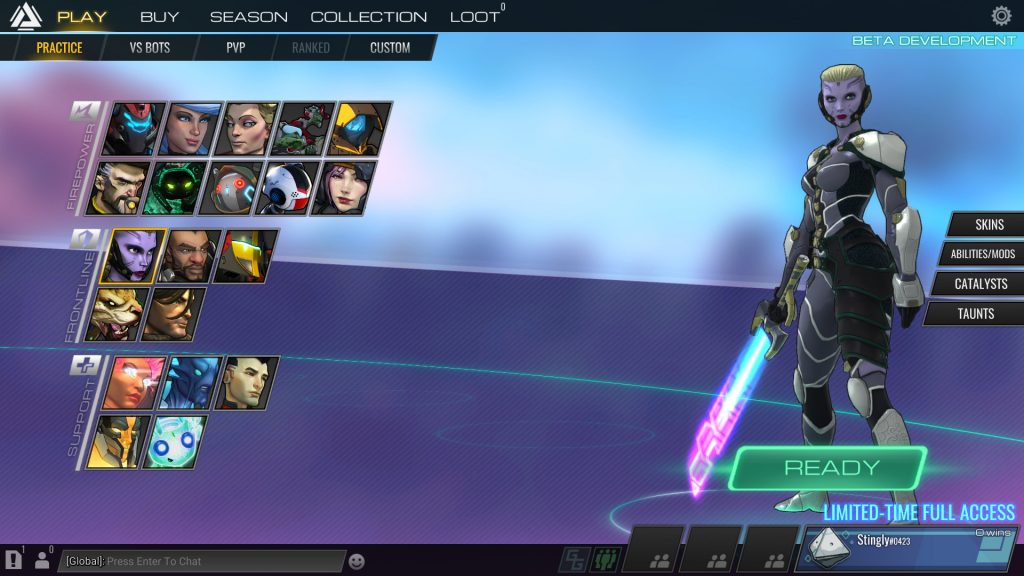Open the SKINS panel

pyautogui.click(x=988, y=224)
